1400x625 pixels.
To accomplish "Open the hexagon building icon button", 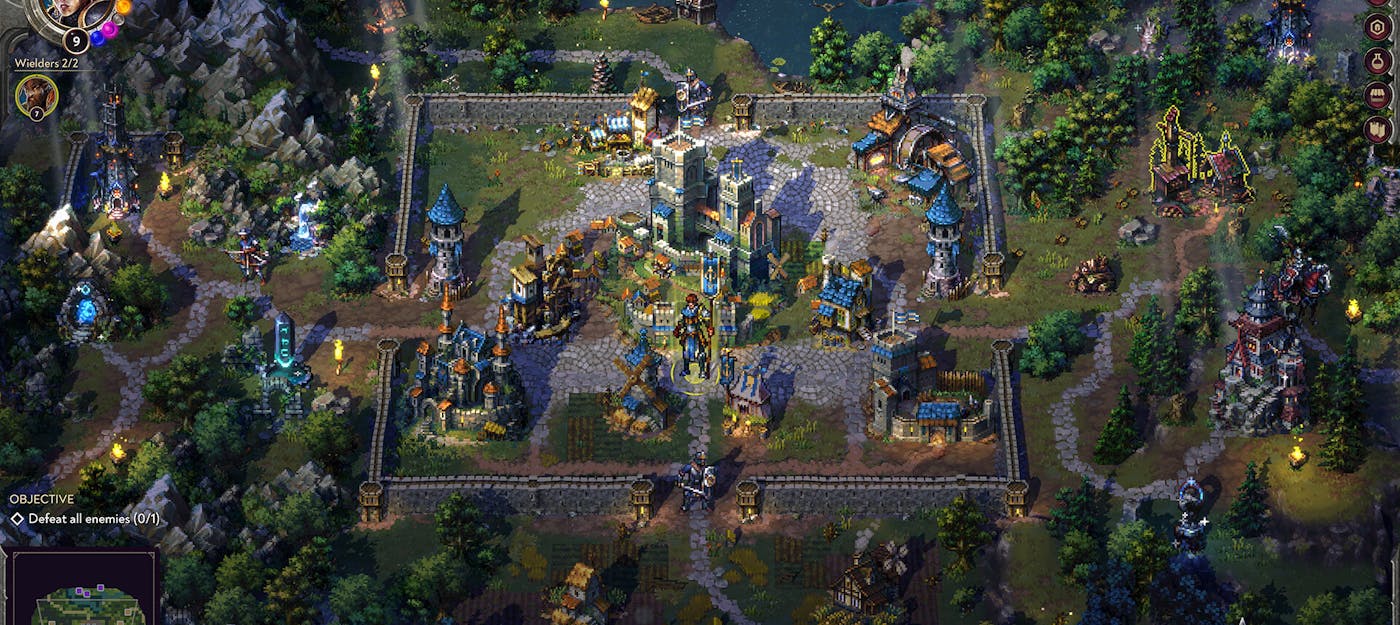I will click(1377, 27).
